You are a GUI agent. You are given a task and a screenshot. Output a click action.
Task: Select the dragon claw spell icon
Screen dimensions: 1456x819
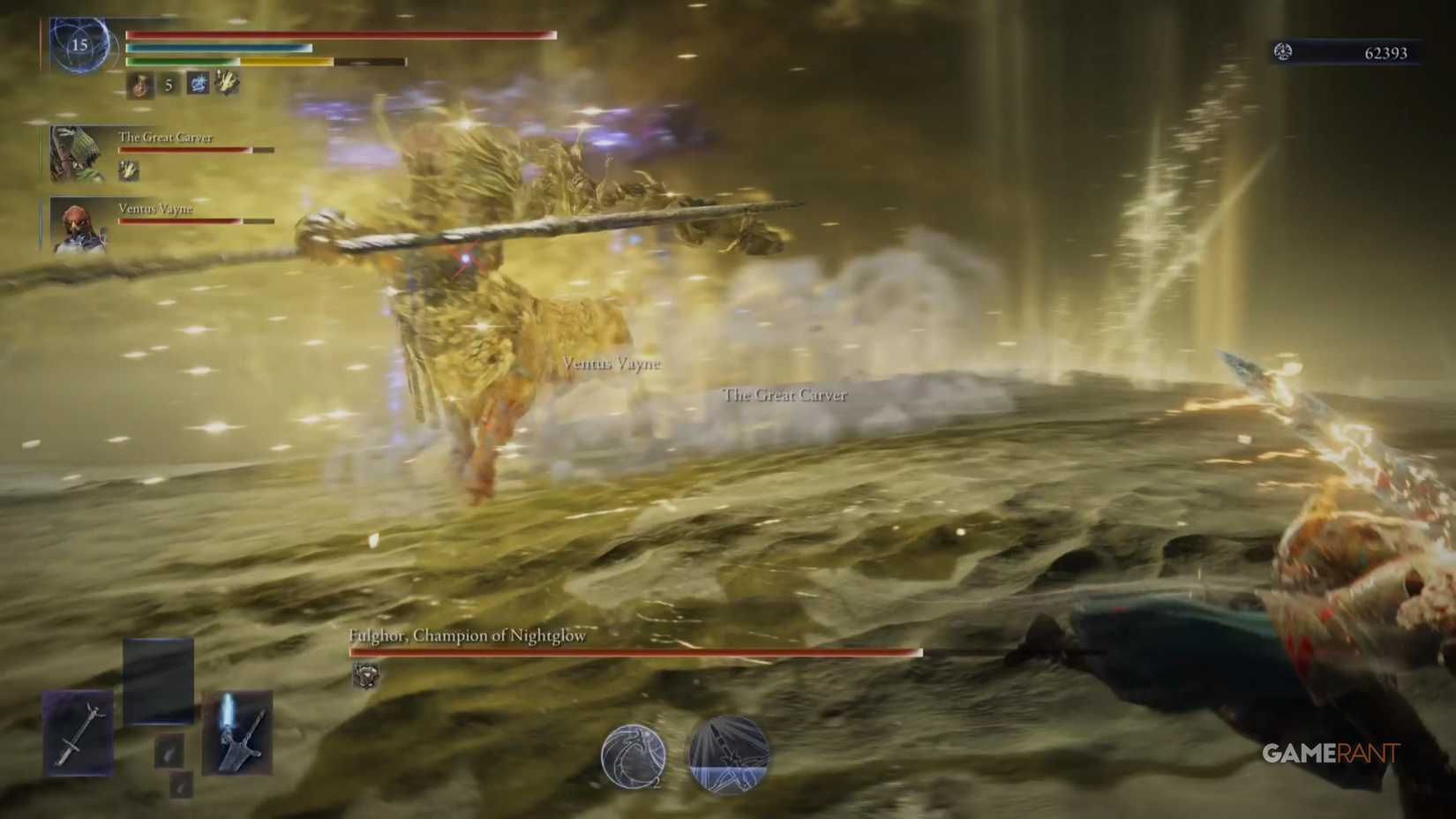pyautogui.click(x=227, y=83)
